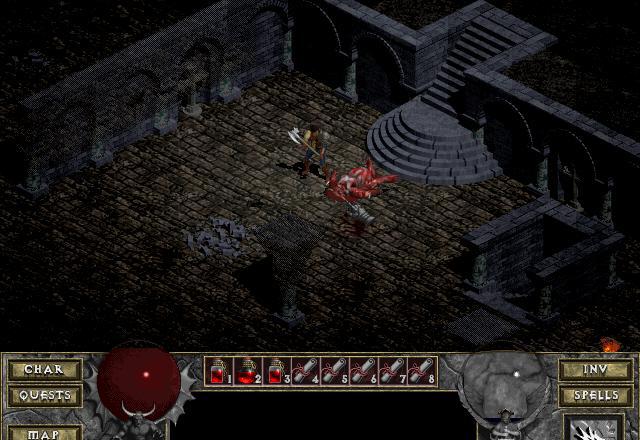
Task: Use the healing potion in belt slot 1
Action: pos(219,371)
